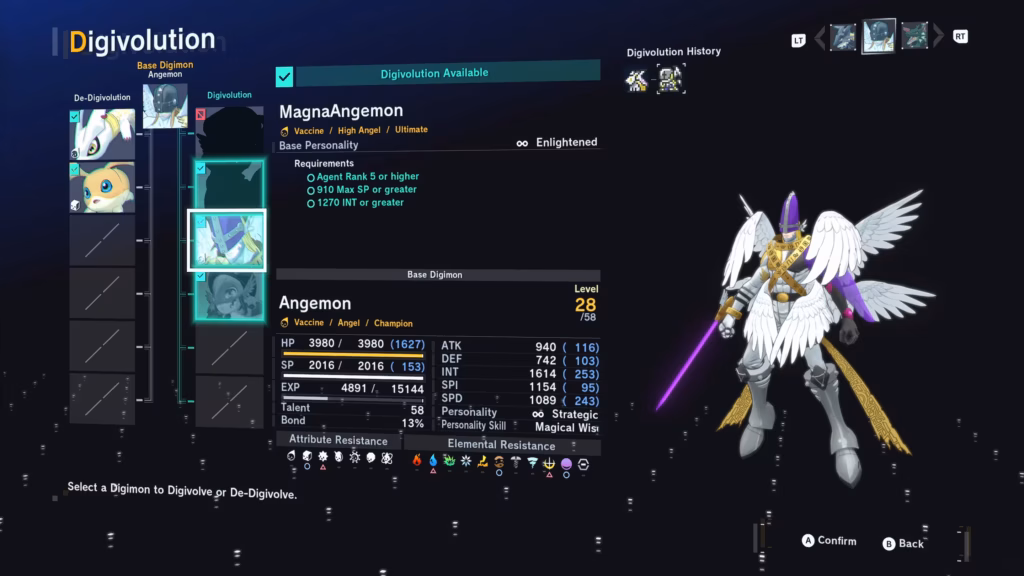Open the Elemental Resistance section
1024x576 pixels.
[501, 445]
